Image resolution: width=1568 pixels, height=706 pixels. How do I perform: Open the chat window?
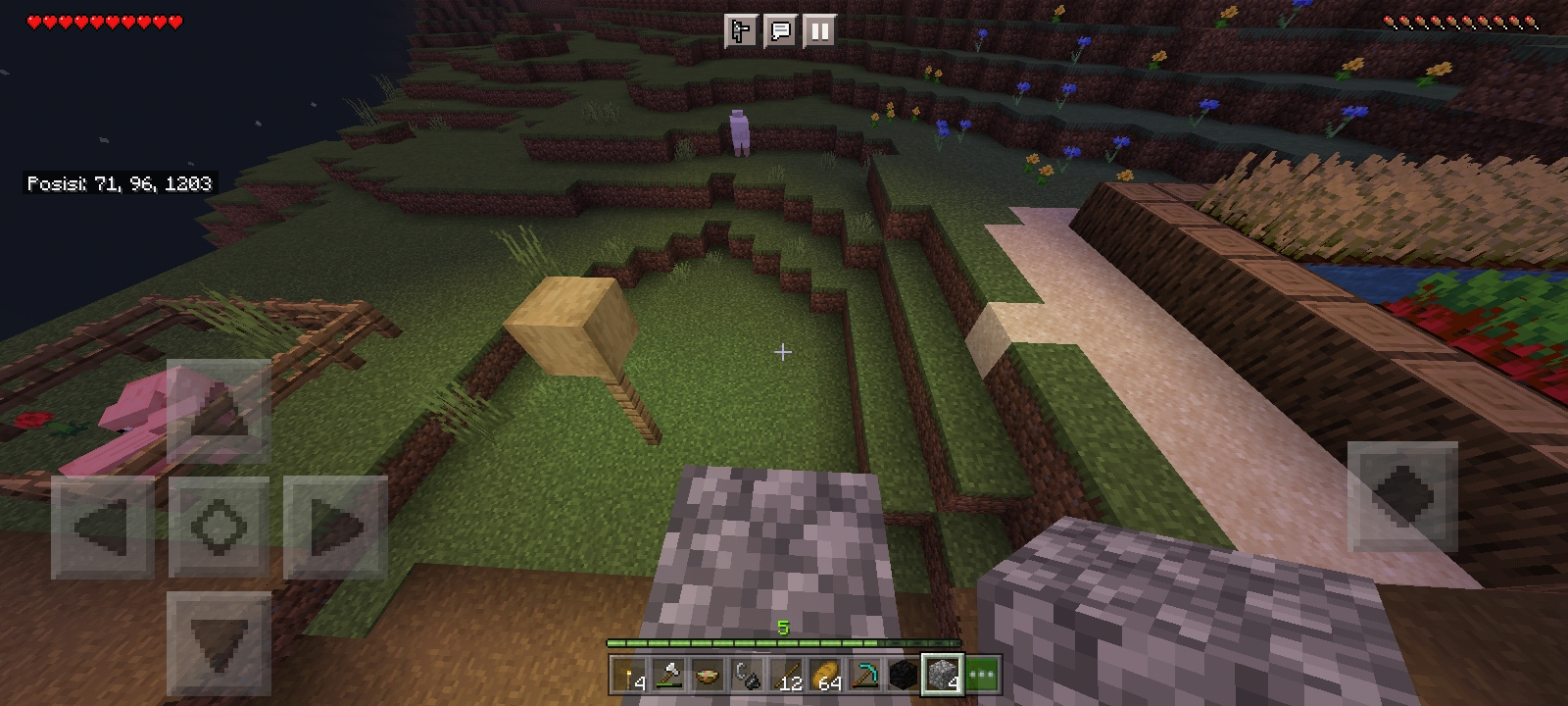click(x=780, y=31)
